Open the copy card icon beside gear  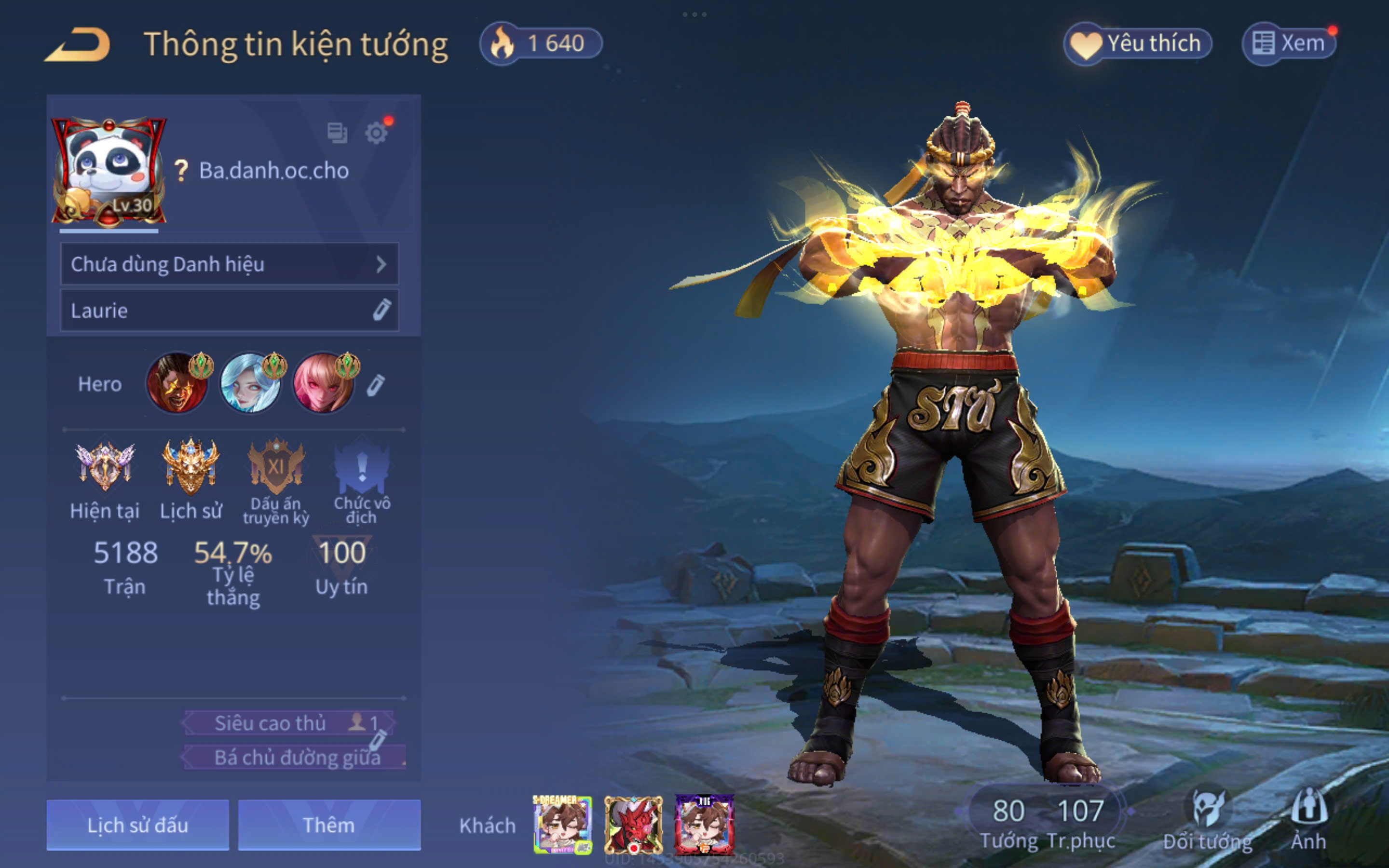coord(337,133)
